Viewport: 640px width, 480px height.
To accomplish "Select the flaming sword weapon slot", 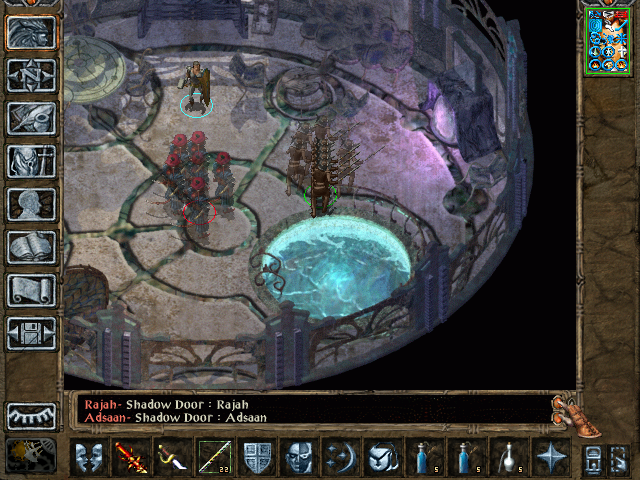I will pos(131,458).
